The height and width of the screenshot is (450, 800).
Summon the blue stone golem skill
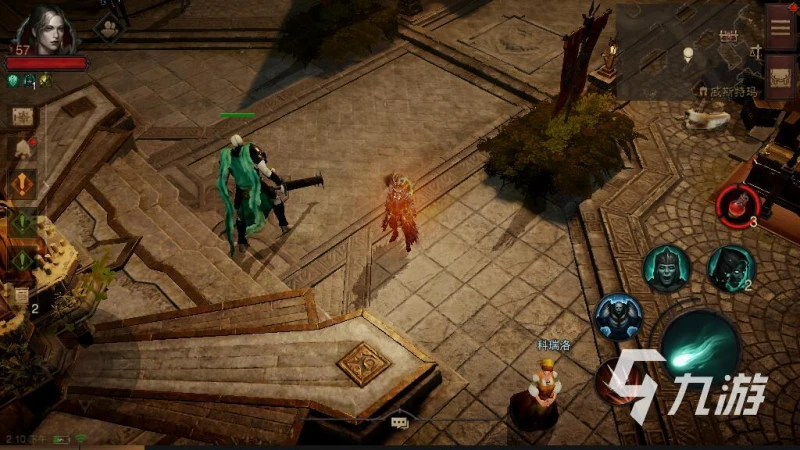tap(618, 317)
